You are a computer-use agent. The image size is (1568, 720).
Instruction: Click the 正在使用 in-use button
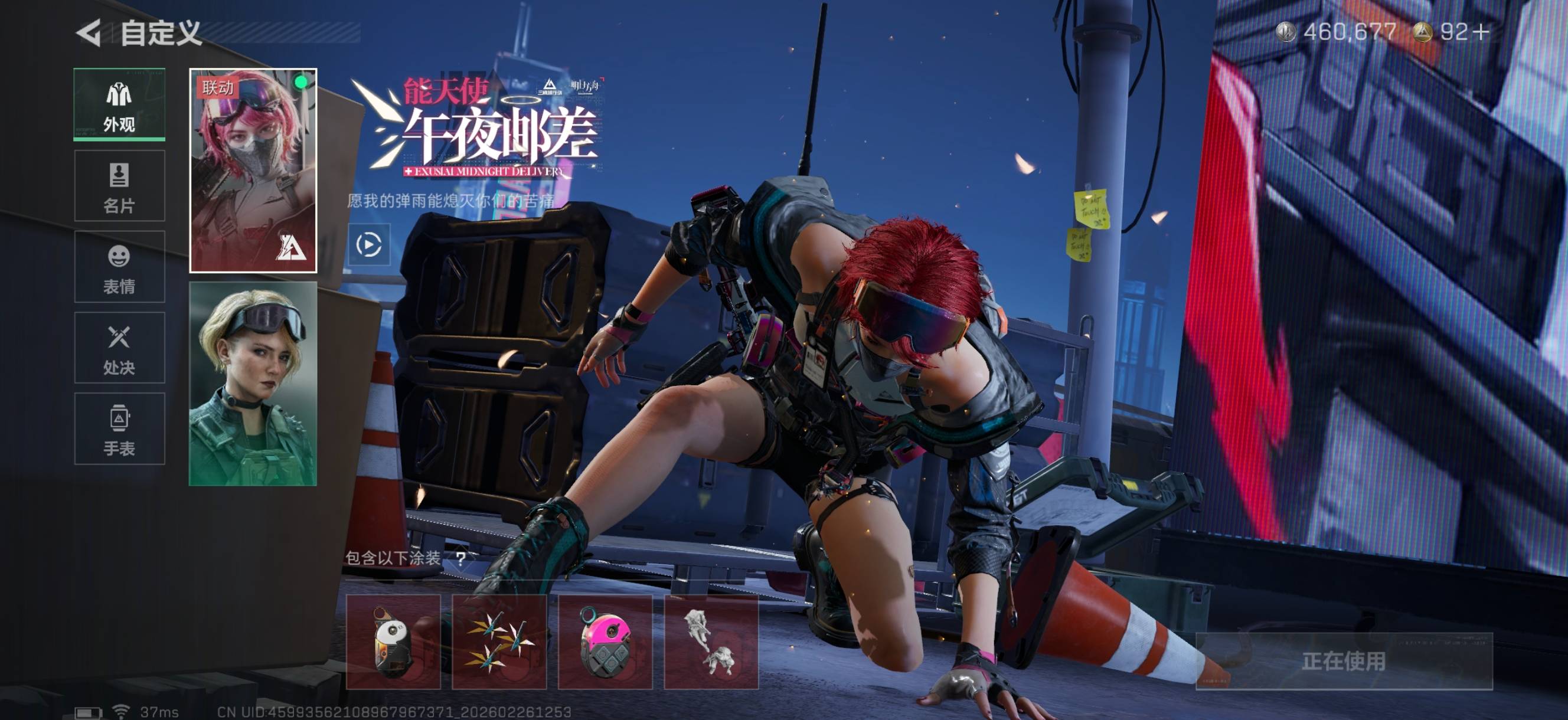(x=1344, y=661)
